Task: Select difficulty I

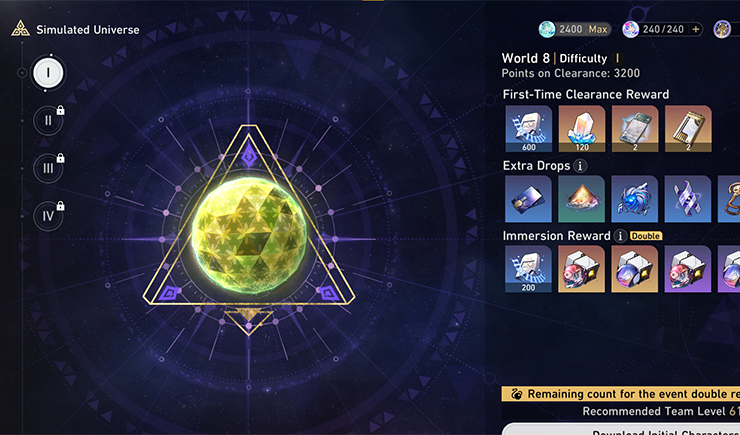Action: (x=48, y=72)
